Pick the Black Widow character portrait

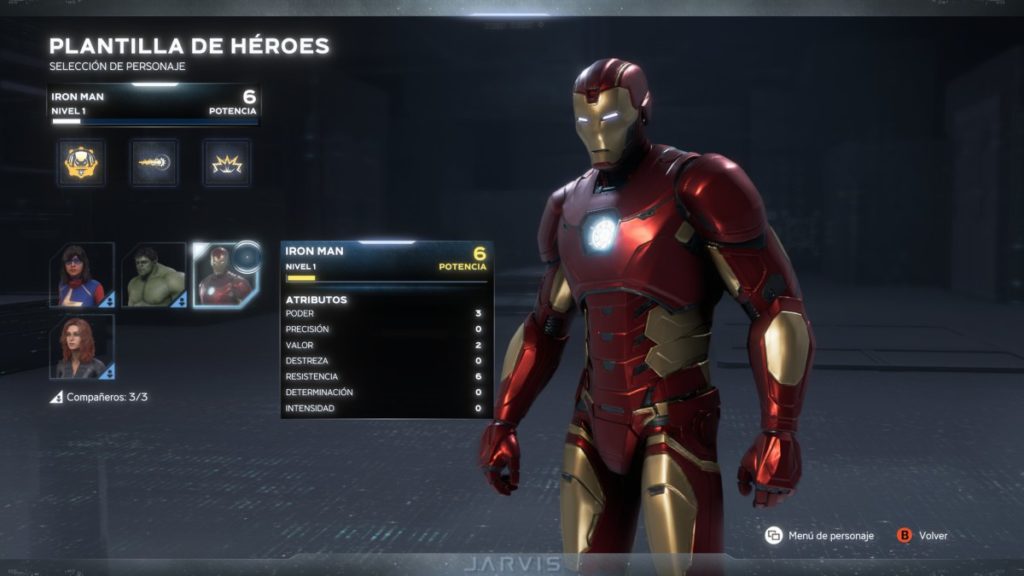coord(82,347)
